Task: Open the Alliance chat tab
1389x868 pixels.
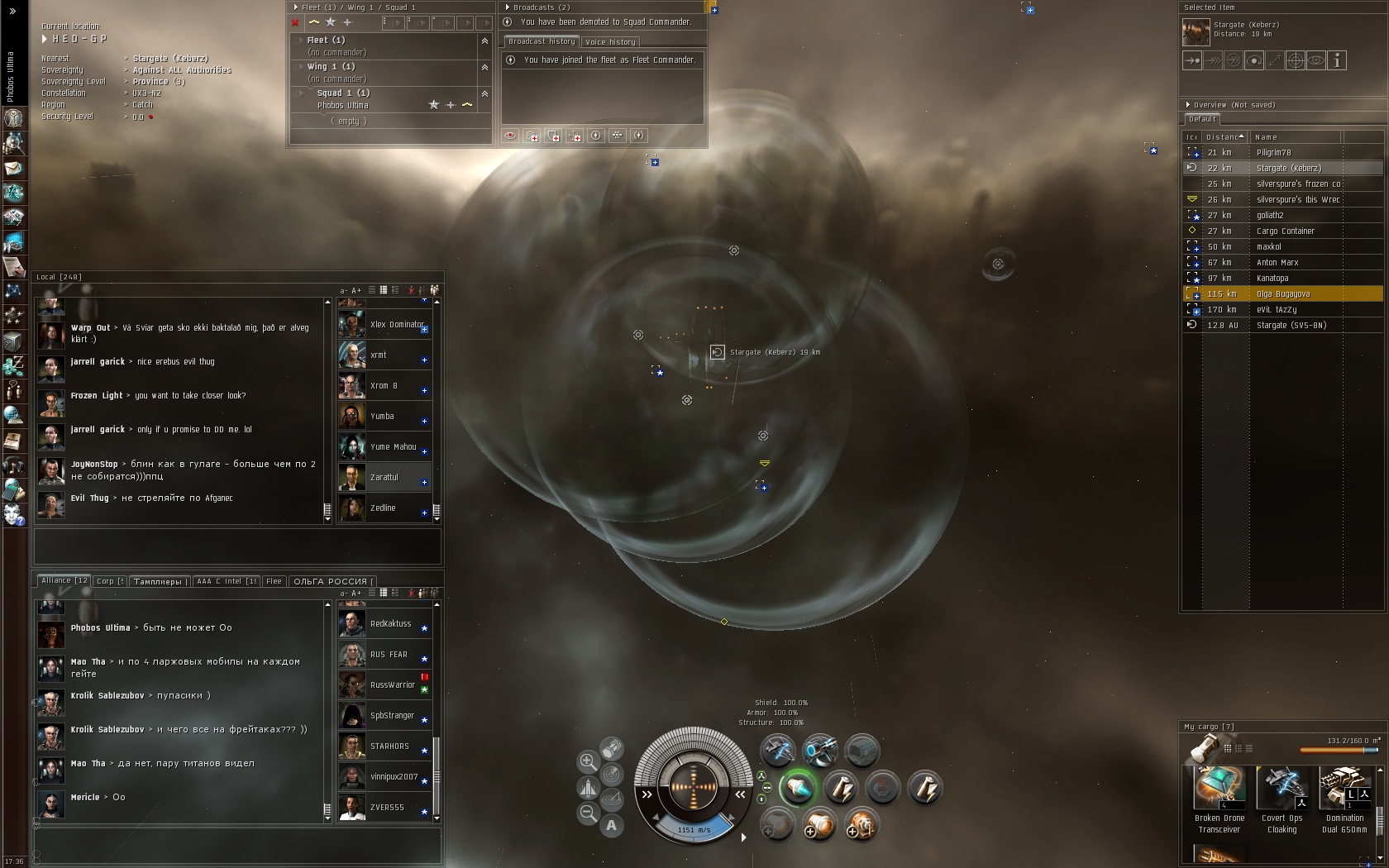Action: coord(64,580)
